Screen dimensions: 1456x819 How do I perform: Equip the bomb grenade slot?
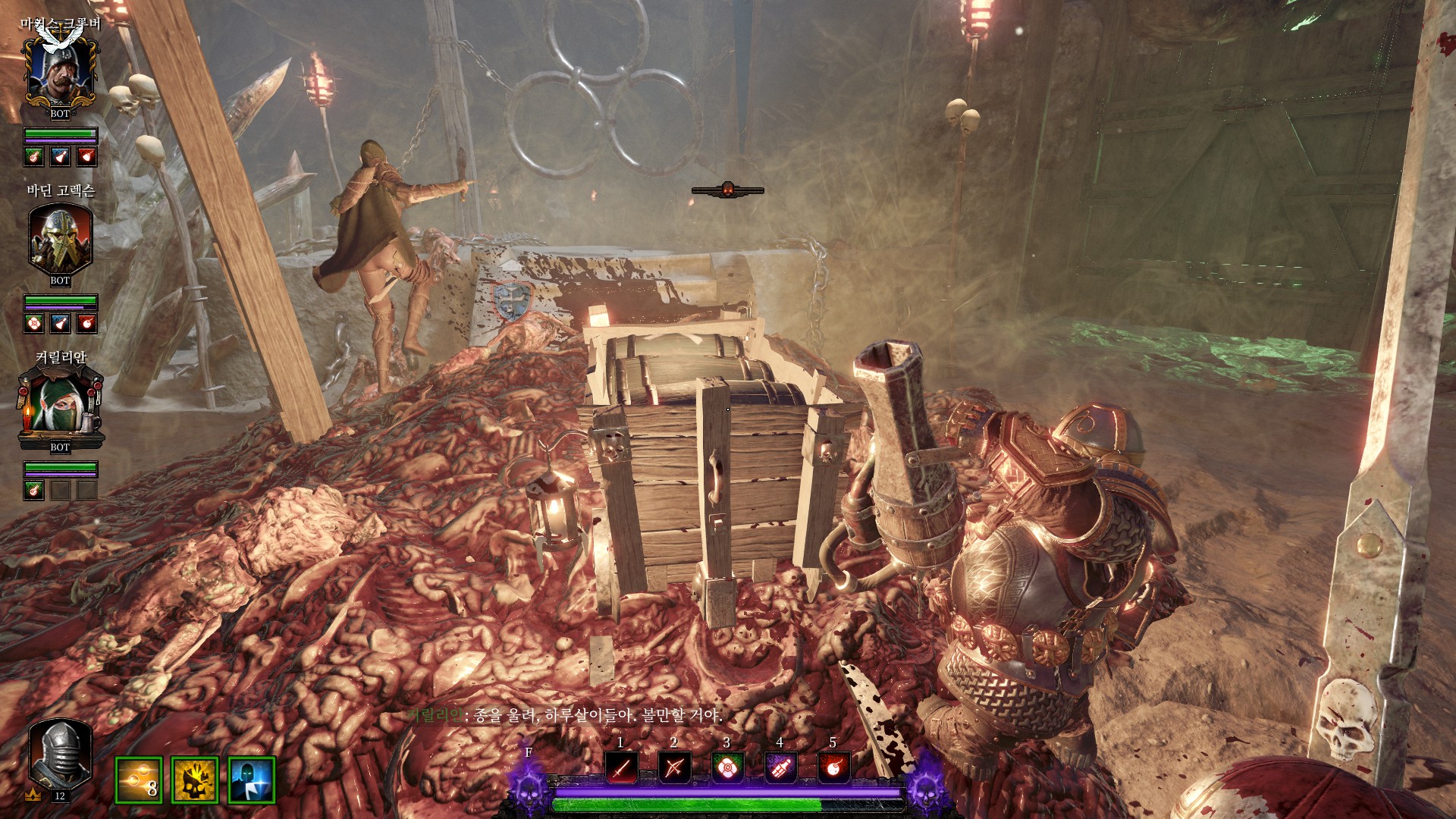coord(833,768)
